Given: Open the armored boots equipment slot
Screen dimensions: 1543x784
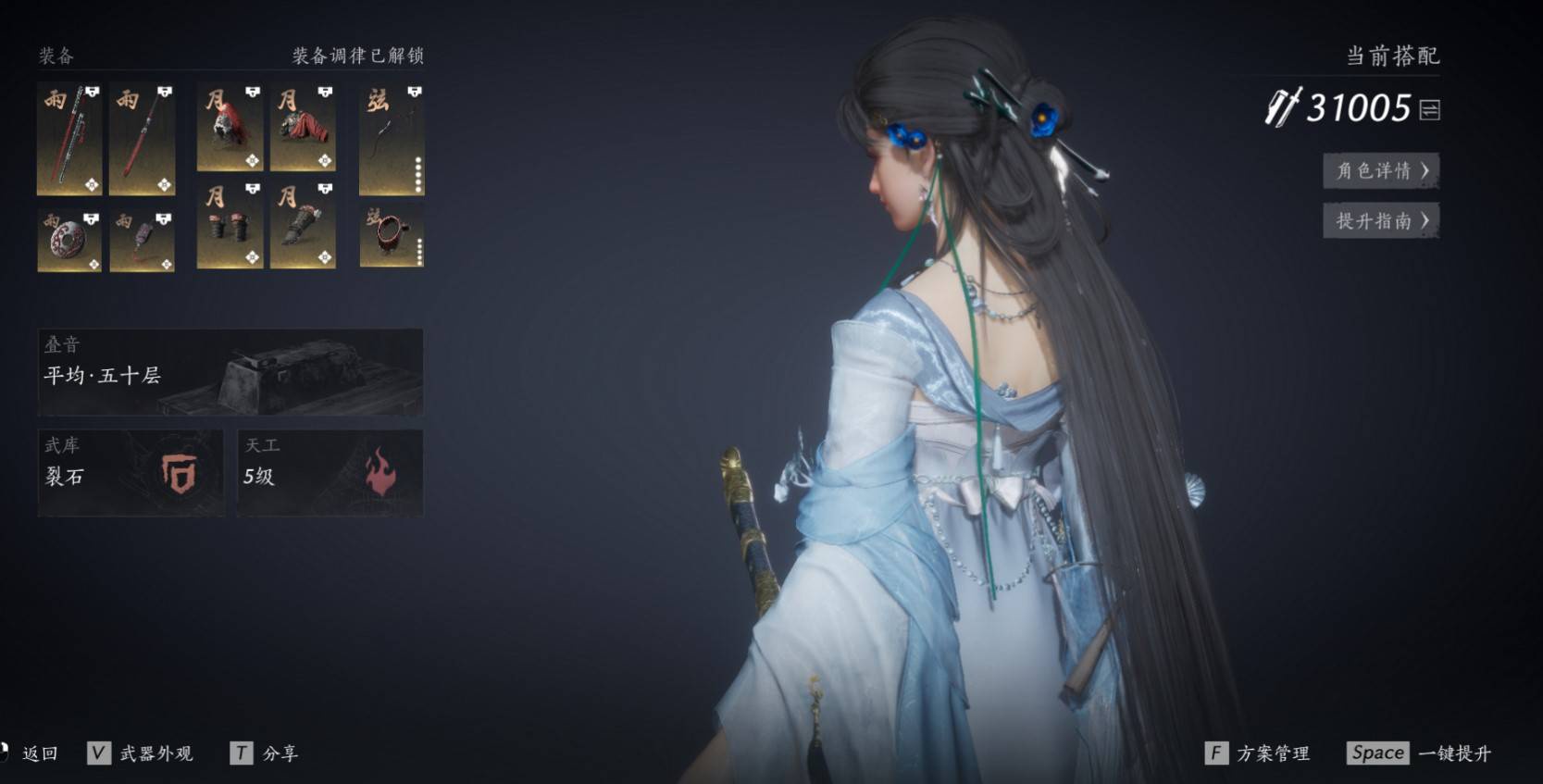Looking at the screenshot, I should click(x=303, y=225).
